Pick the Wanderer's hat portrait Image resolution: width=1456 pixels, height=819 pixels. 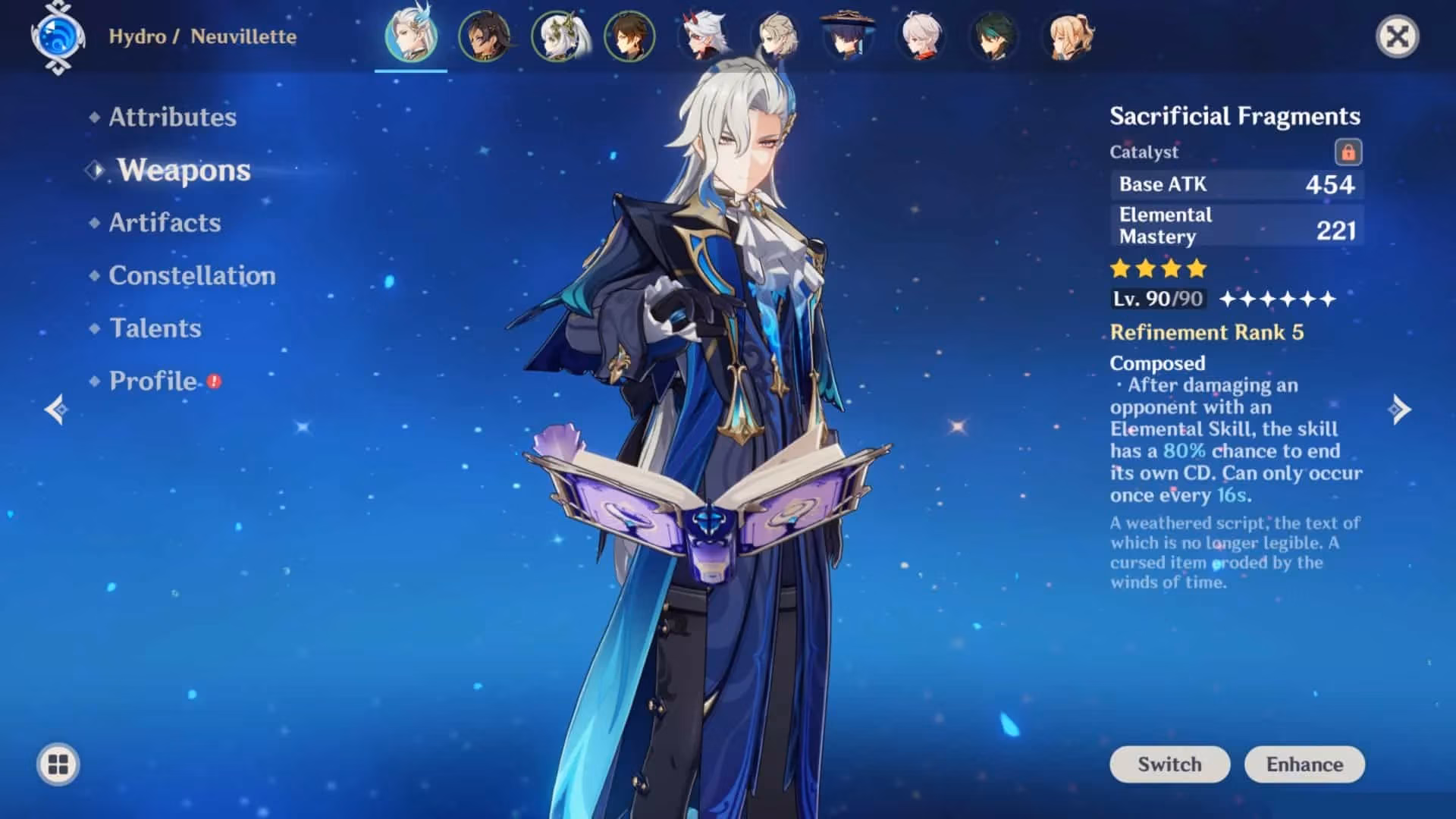point(848,36)
